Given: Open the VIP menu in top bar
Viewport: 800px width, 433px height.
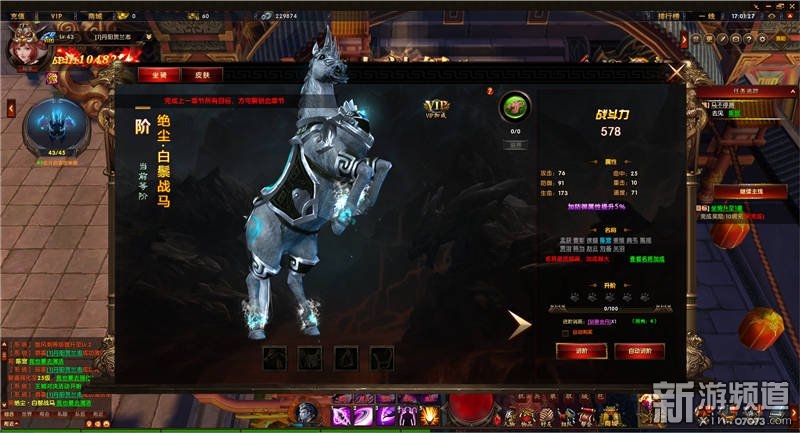Looking at the screenshot, I should (x=56, y=16).
